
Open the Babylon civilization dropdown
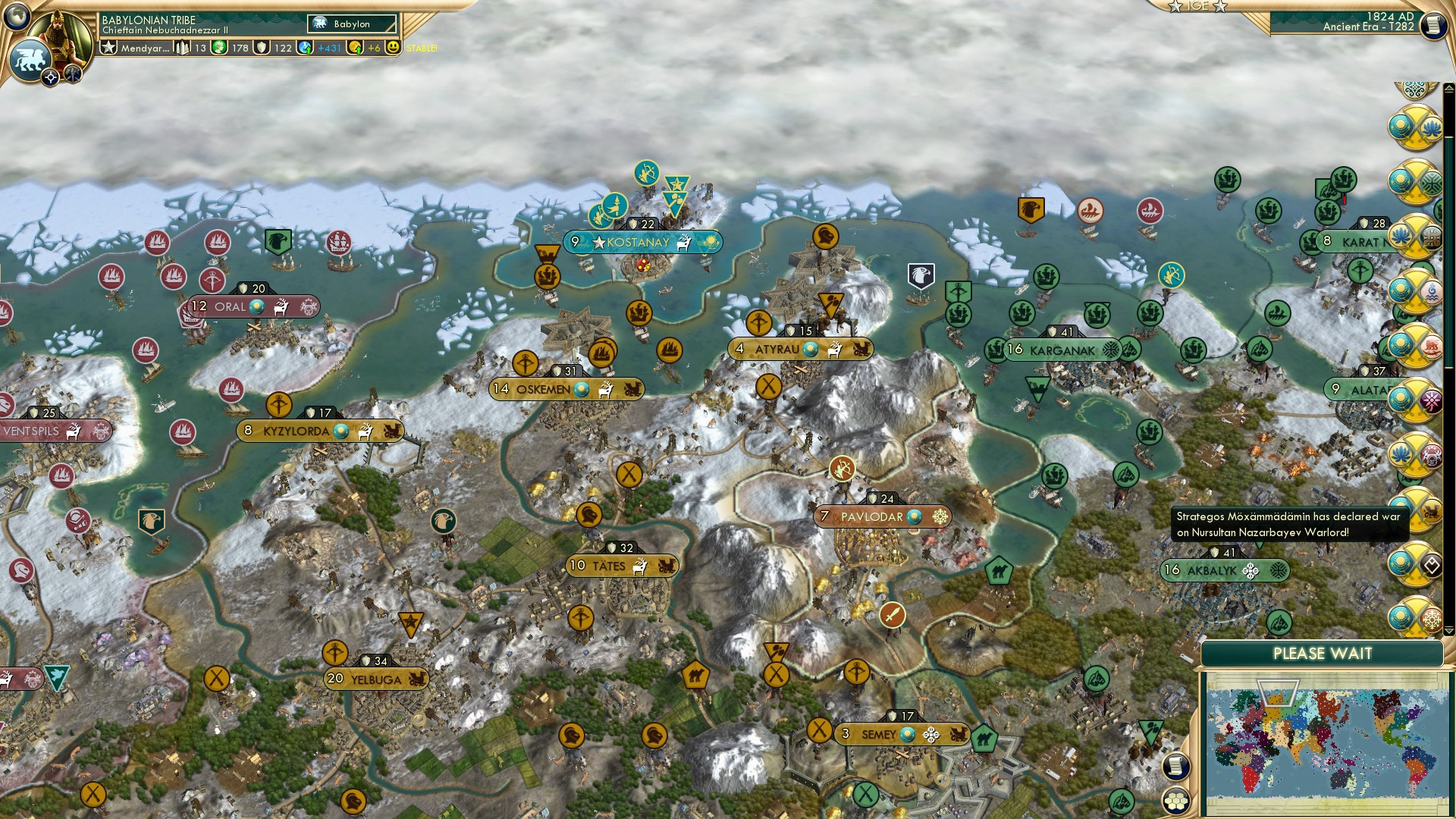[x=353, y=24]
